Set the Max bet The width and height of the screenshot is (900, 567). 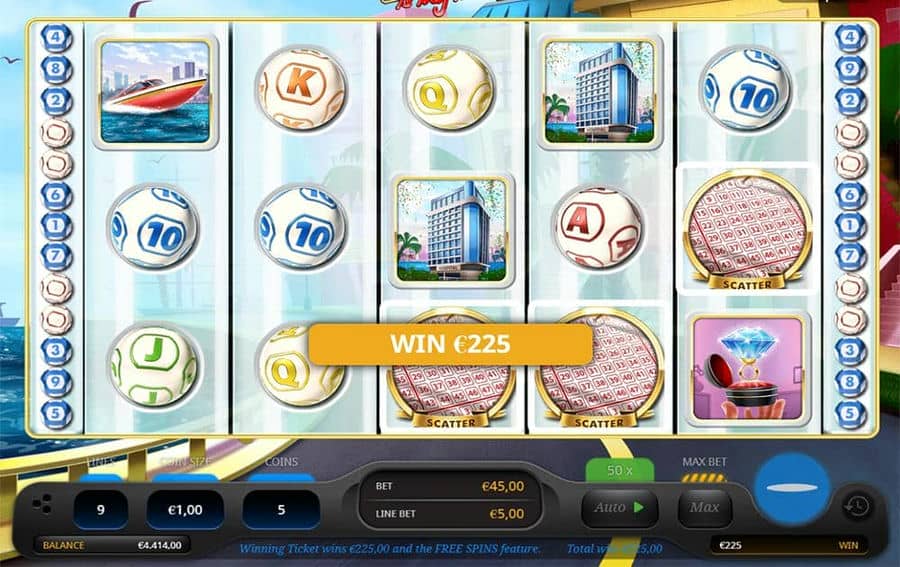point(705,508)
